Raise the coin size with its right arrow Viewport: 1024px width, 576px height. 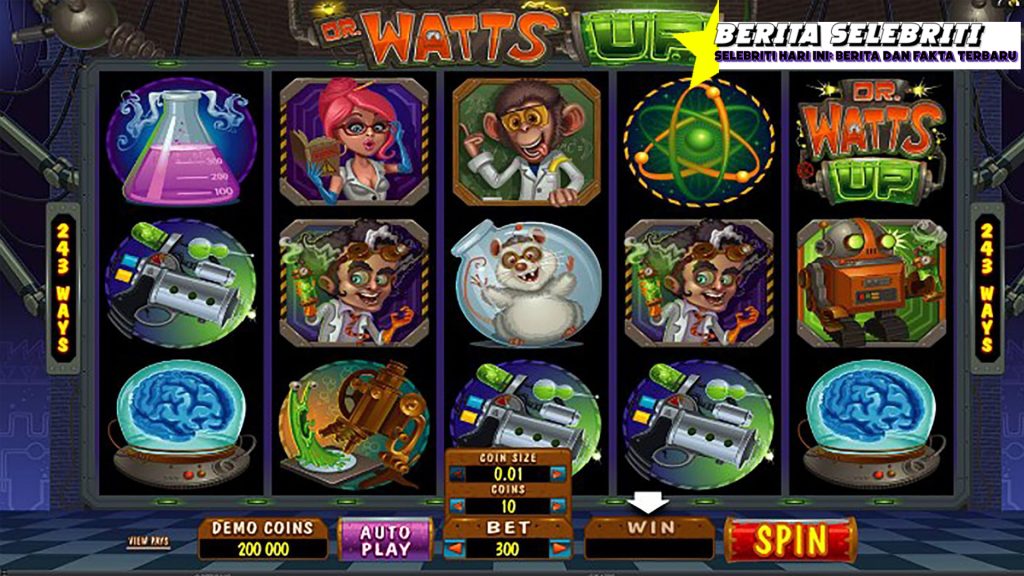point(561,476)
